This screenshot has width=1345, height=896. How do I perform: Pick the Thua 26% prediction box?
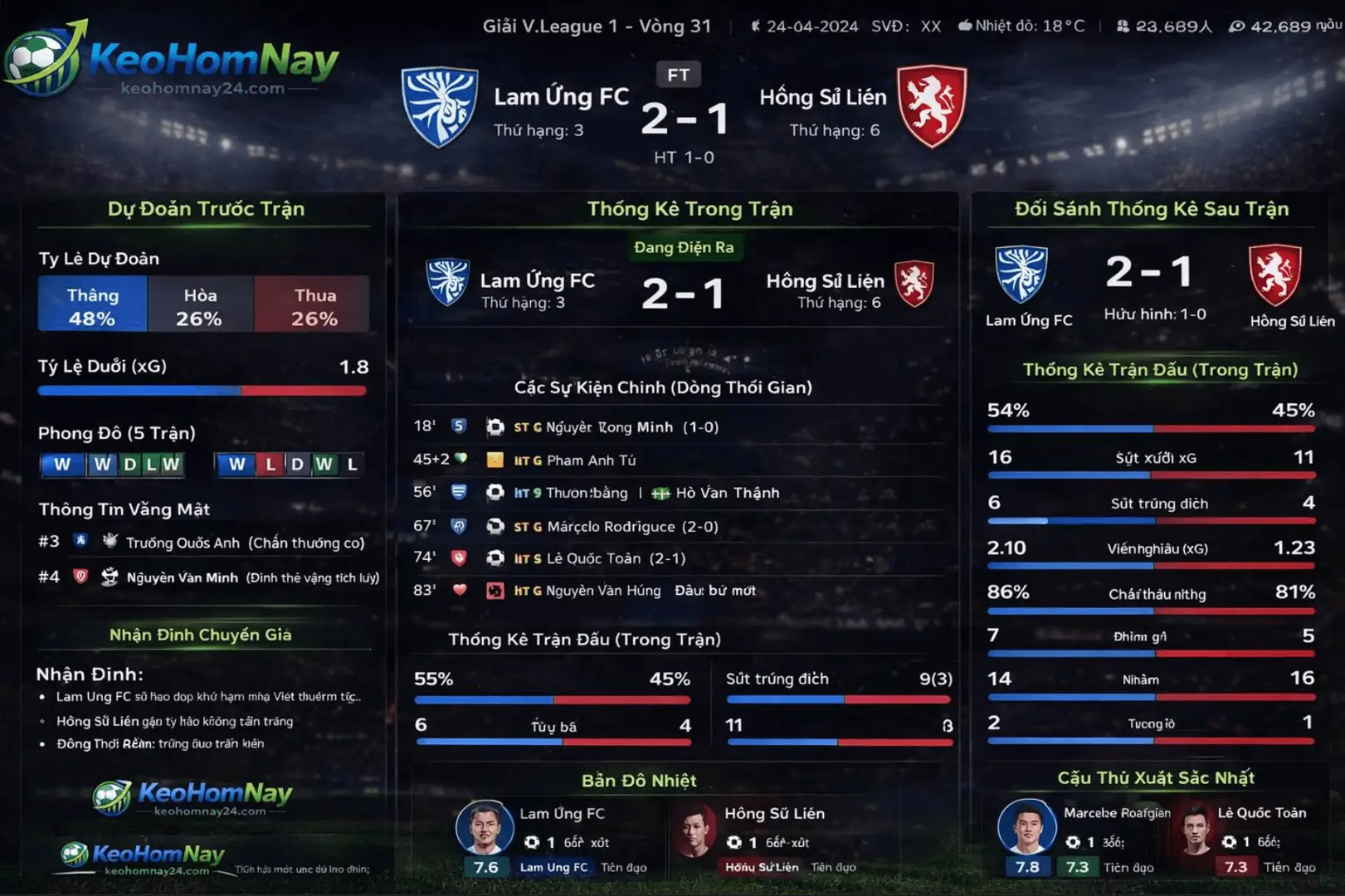(314, 306)
